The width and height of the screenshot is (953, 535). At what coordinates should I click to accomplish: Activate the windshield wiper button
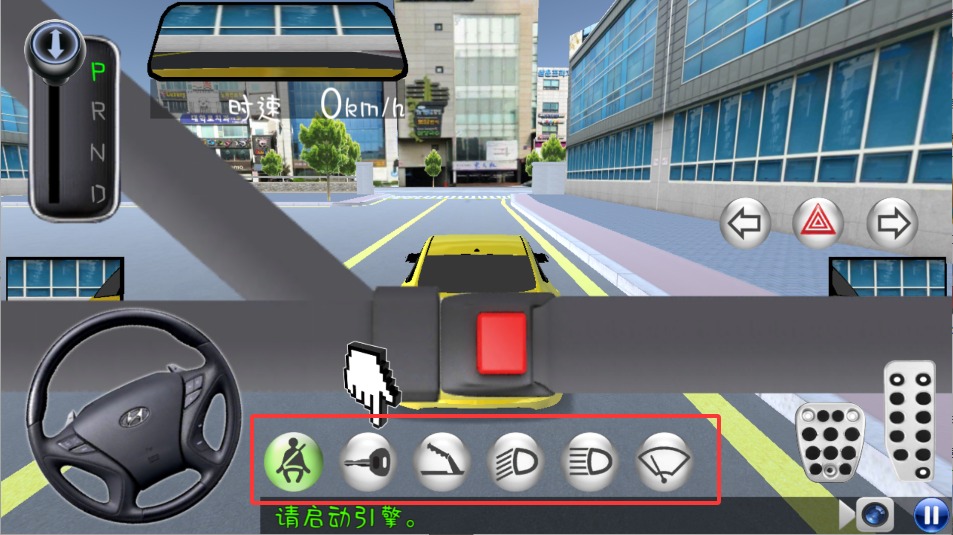[665, 461]
